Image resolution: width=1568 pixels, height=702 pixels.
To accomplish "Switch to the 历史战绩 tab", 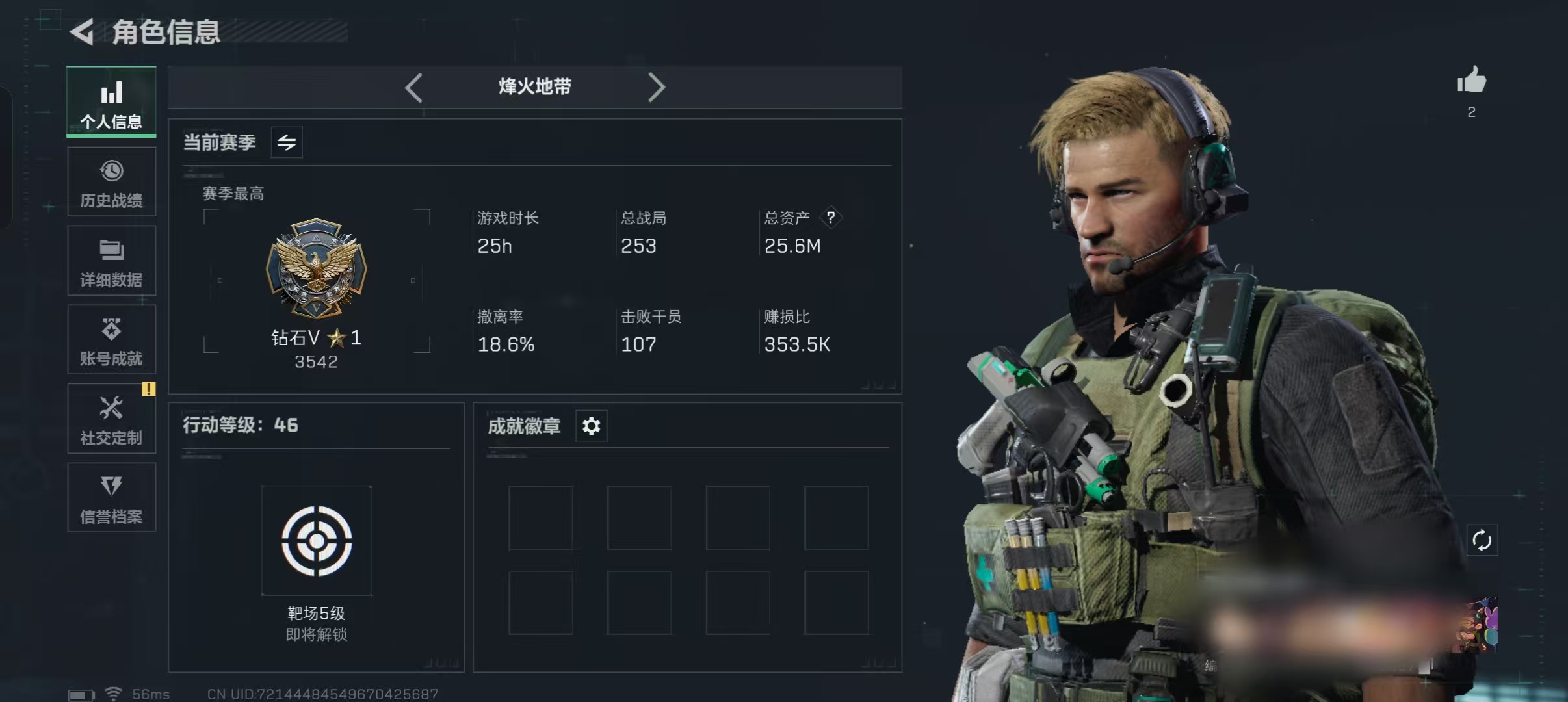I will (x=111, y=183).
